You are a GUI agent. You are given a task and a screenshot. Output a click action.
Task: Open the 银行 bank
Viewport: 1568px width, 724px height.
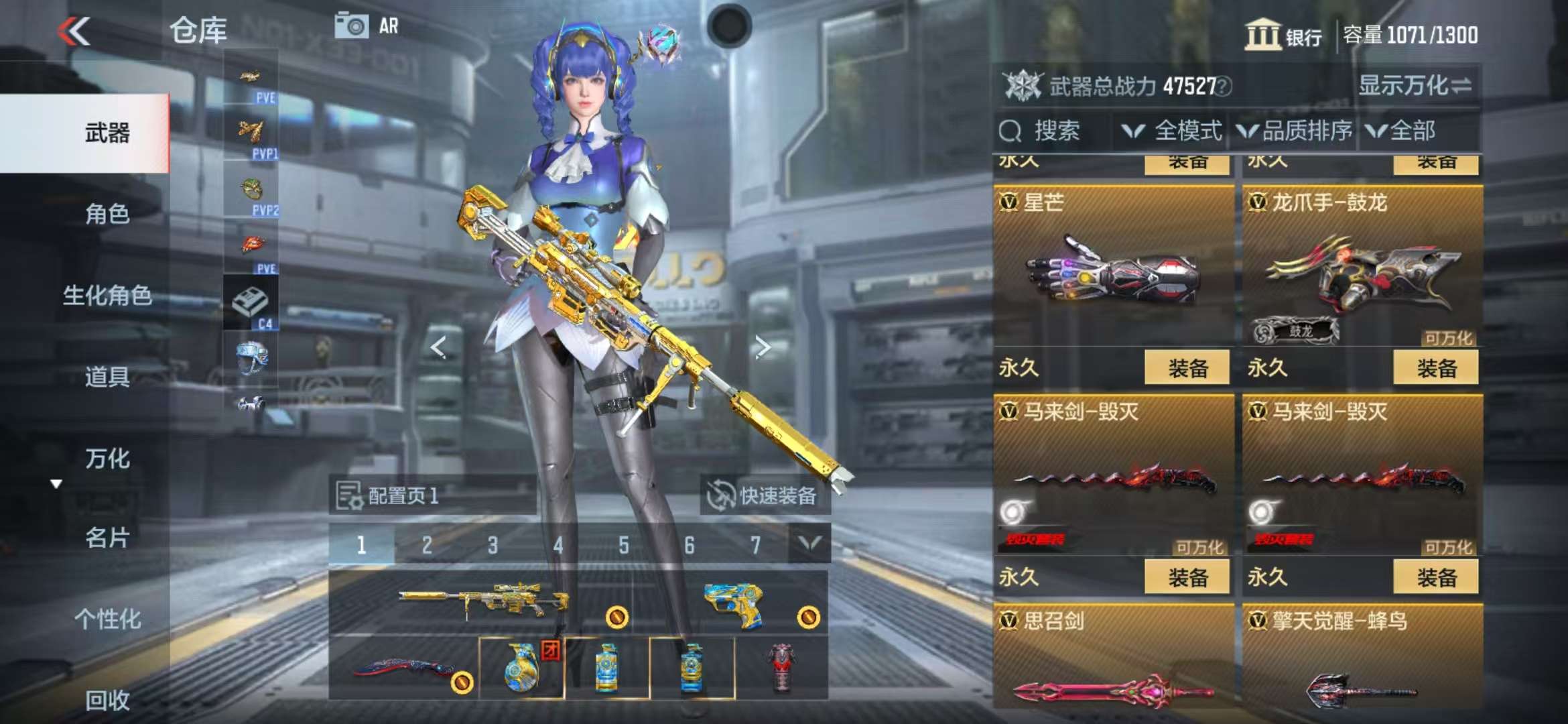tap(1283, 35)
